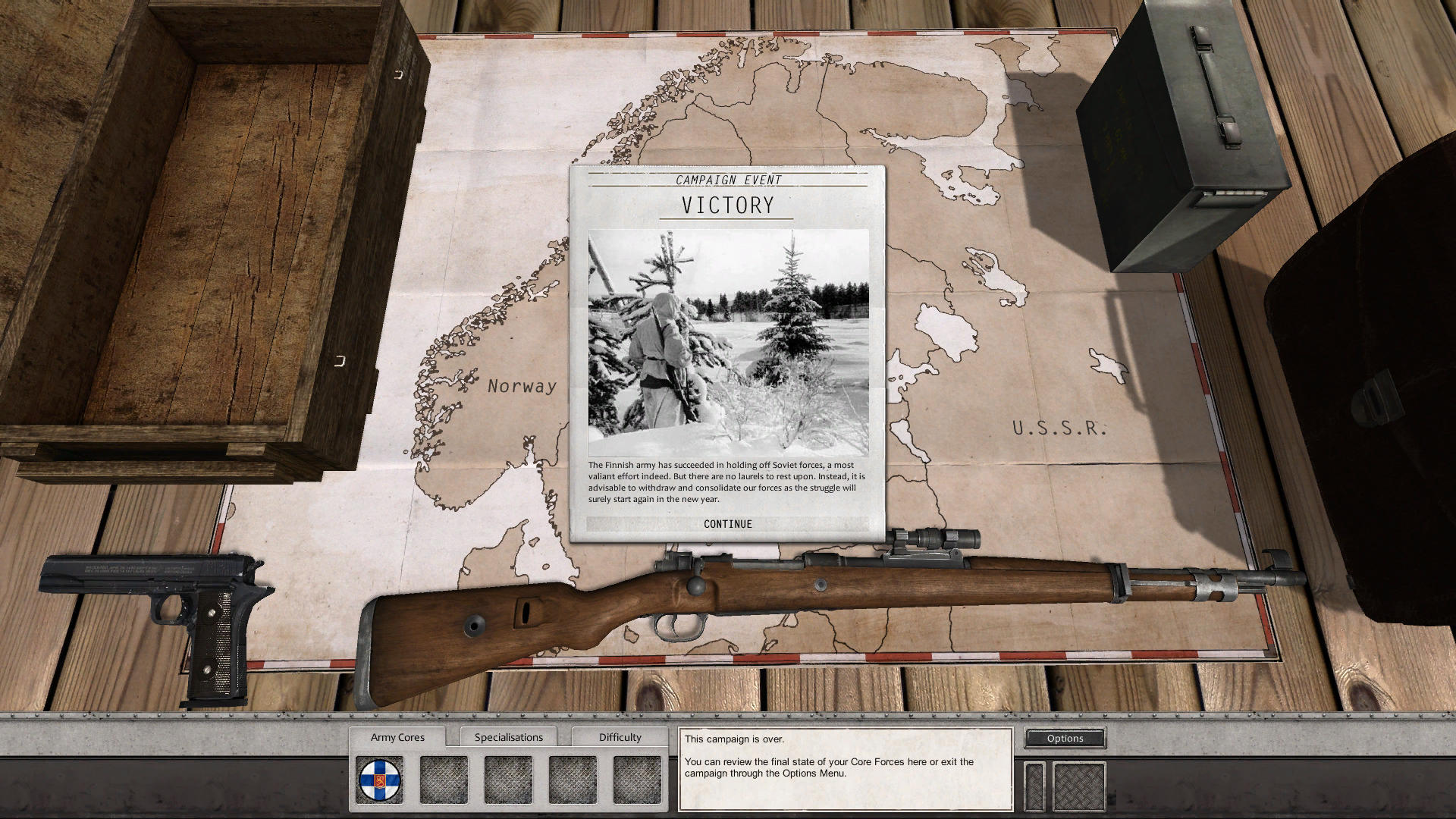Open the Difficulty tab
This screenshot has width=1456, height=819.
click(619, 736)
